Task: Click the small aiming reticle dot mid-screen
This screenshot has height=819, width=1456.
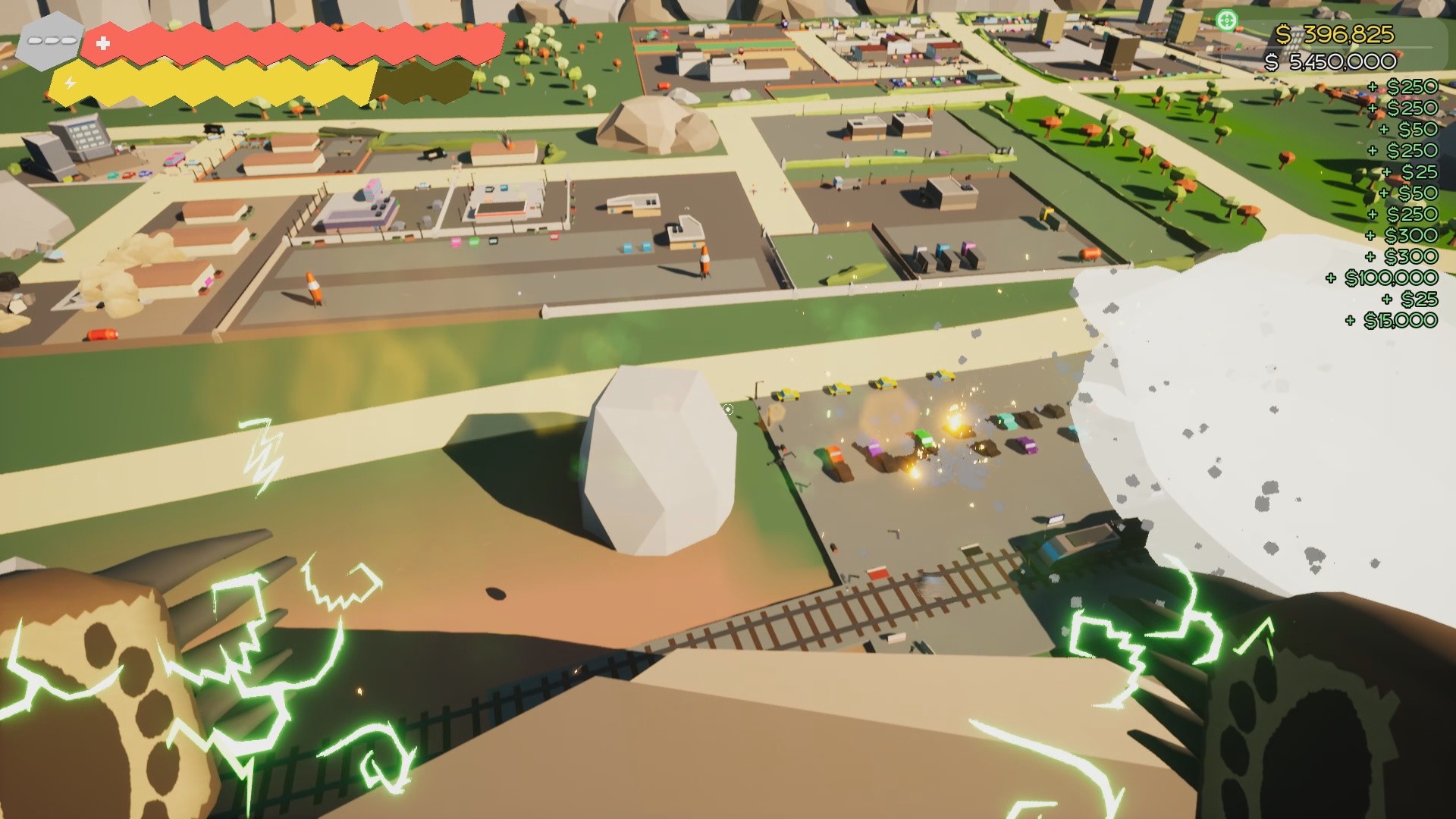Action: [x=727, y=408]
